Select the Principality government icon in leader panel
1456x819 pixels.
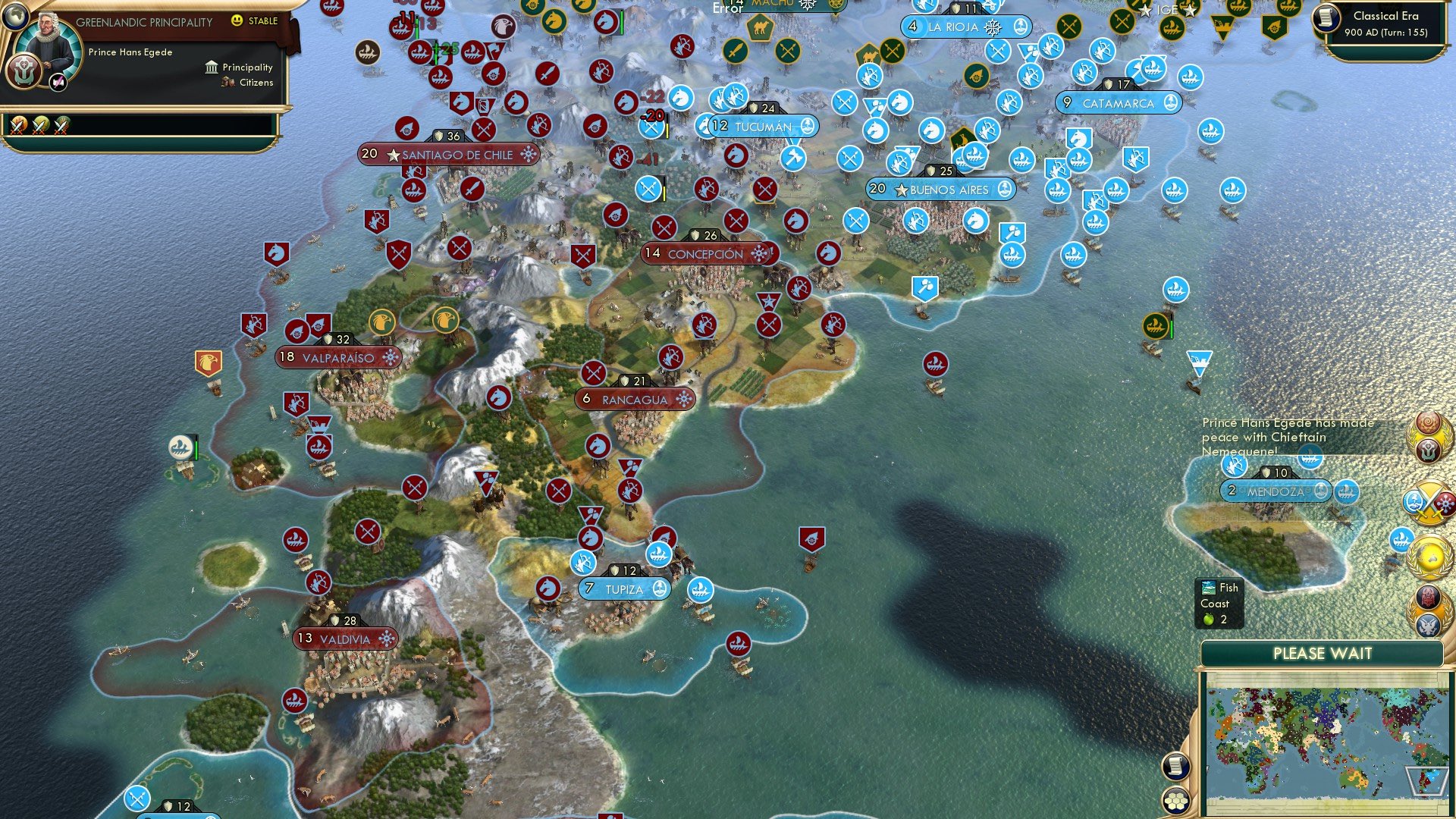tap(210, 67)
